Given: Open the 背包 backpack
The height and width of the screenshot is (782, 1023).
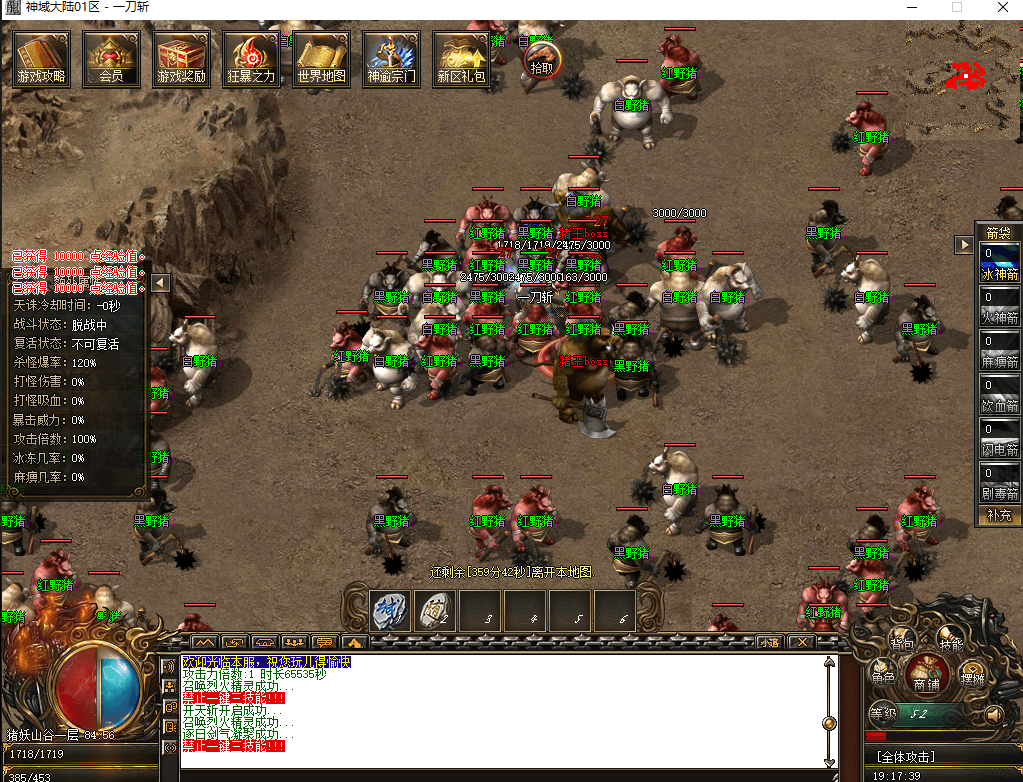Looking at the screenshot, I should click(x=902, y=639).
